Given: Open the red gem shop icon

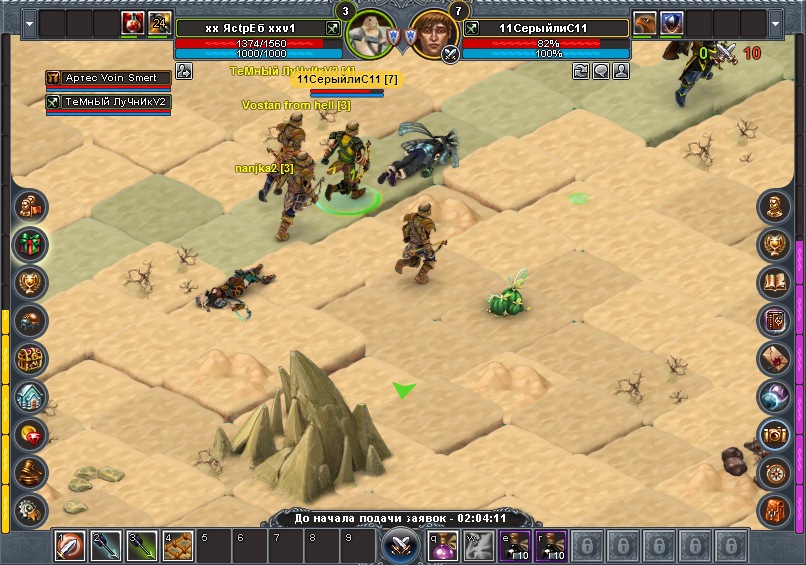Looking at the screenshot, I should point(31,434).
